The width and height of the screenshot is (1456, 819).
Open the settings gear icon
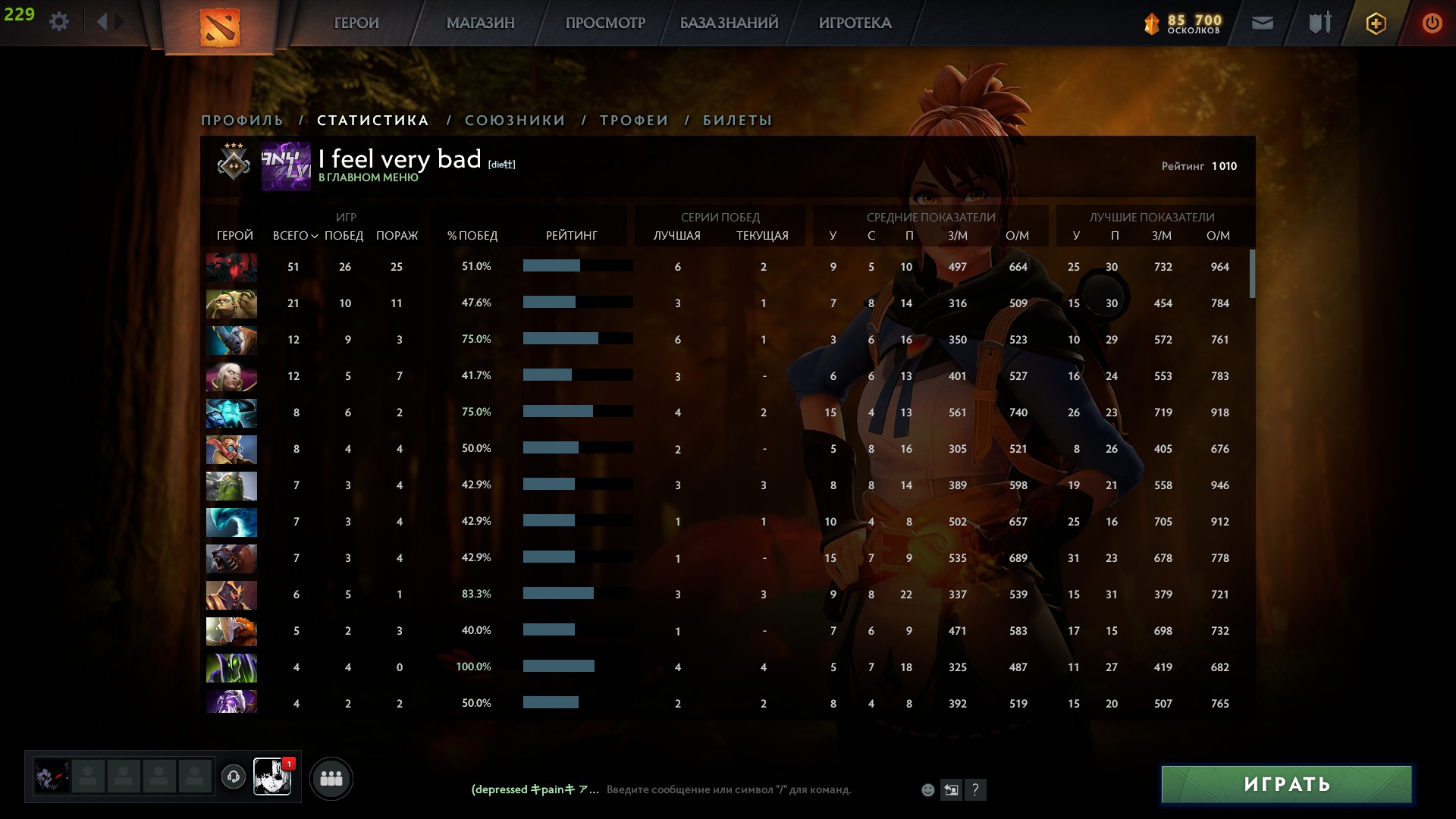(59, 21)
